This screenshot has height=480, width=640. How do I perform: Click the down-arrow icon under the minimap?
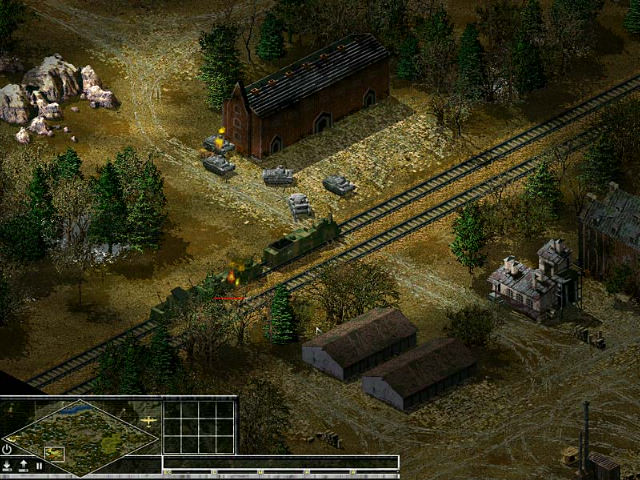pyautogui.click(x=8, y=465)
